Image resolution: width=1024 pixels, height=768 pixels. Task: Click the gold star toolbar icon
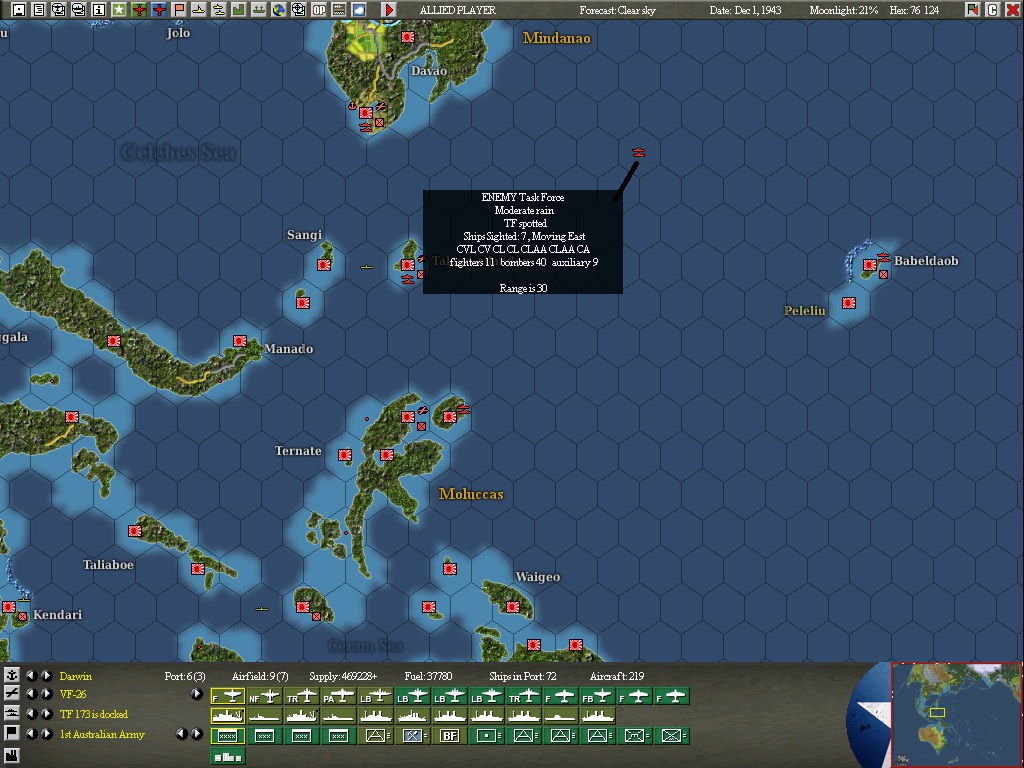pos(119,10)
